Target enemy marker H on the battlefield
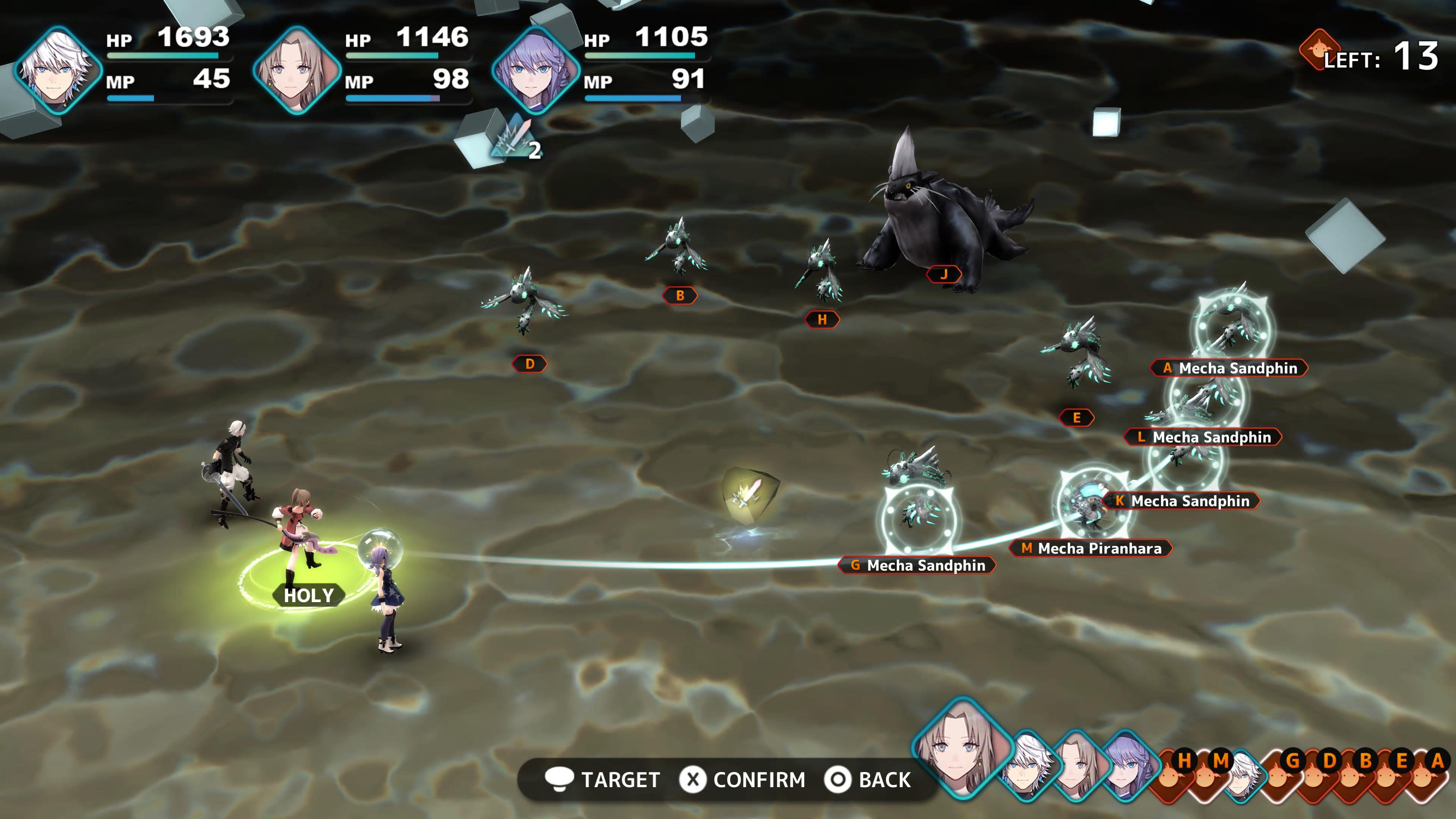The height and width of the screenshot is (819, 1456). tap(822, 320)
